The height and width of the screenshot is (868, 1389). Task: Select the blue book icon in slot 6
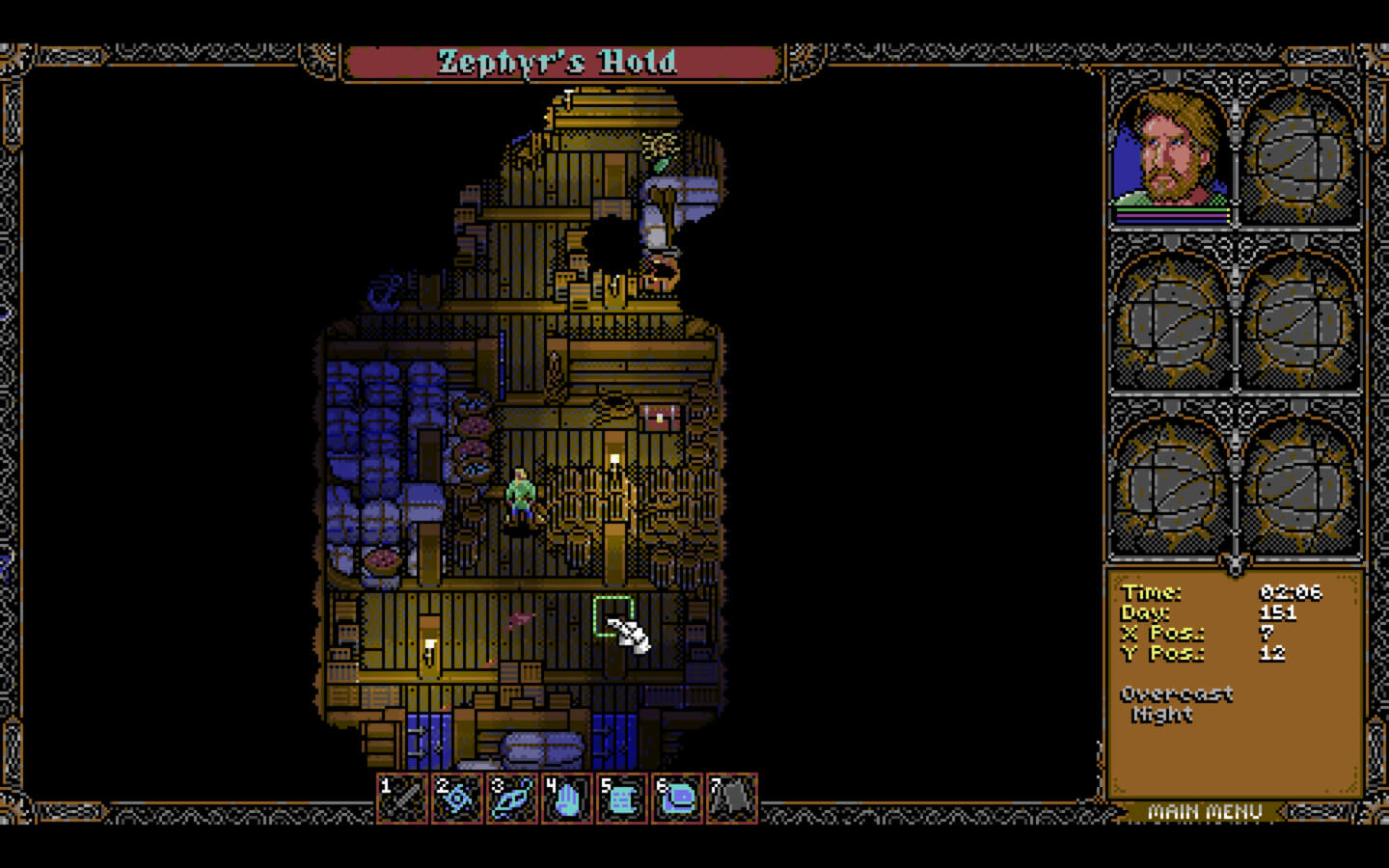(677, 799)
